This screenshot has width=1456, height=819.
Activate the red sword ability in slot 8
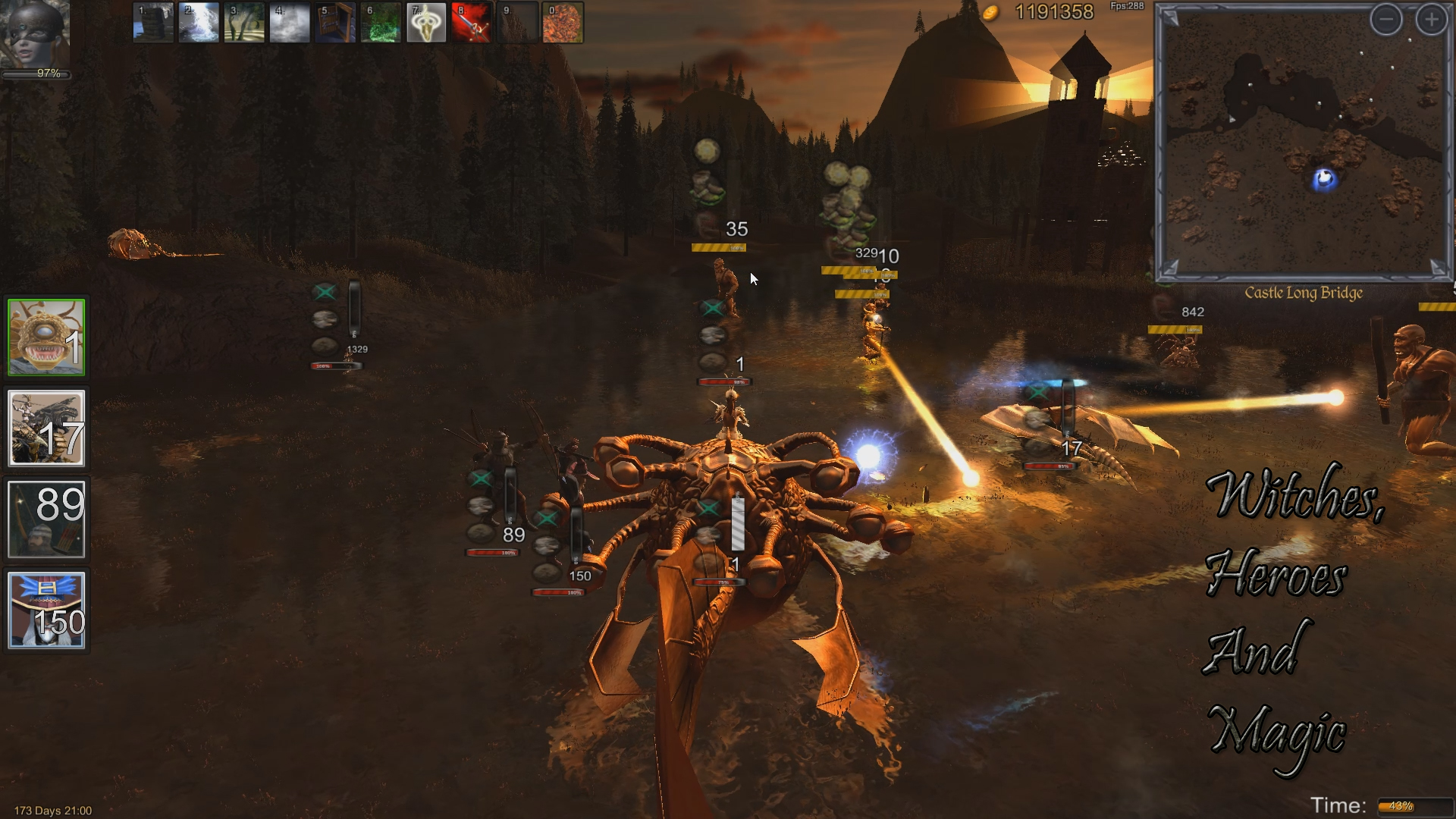click(x=472, y=23)
